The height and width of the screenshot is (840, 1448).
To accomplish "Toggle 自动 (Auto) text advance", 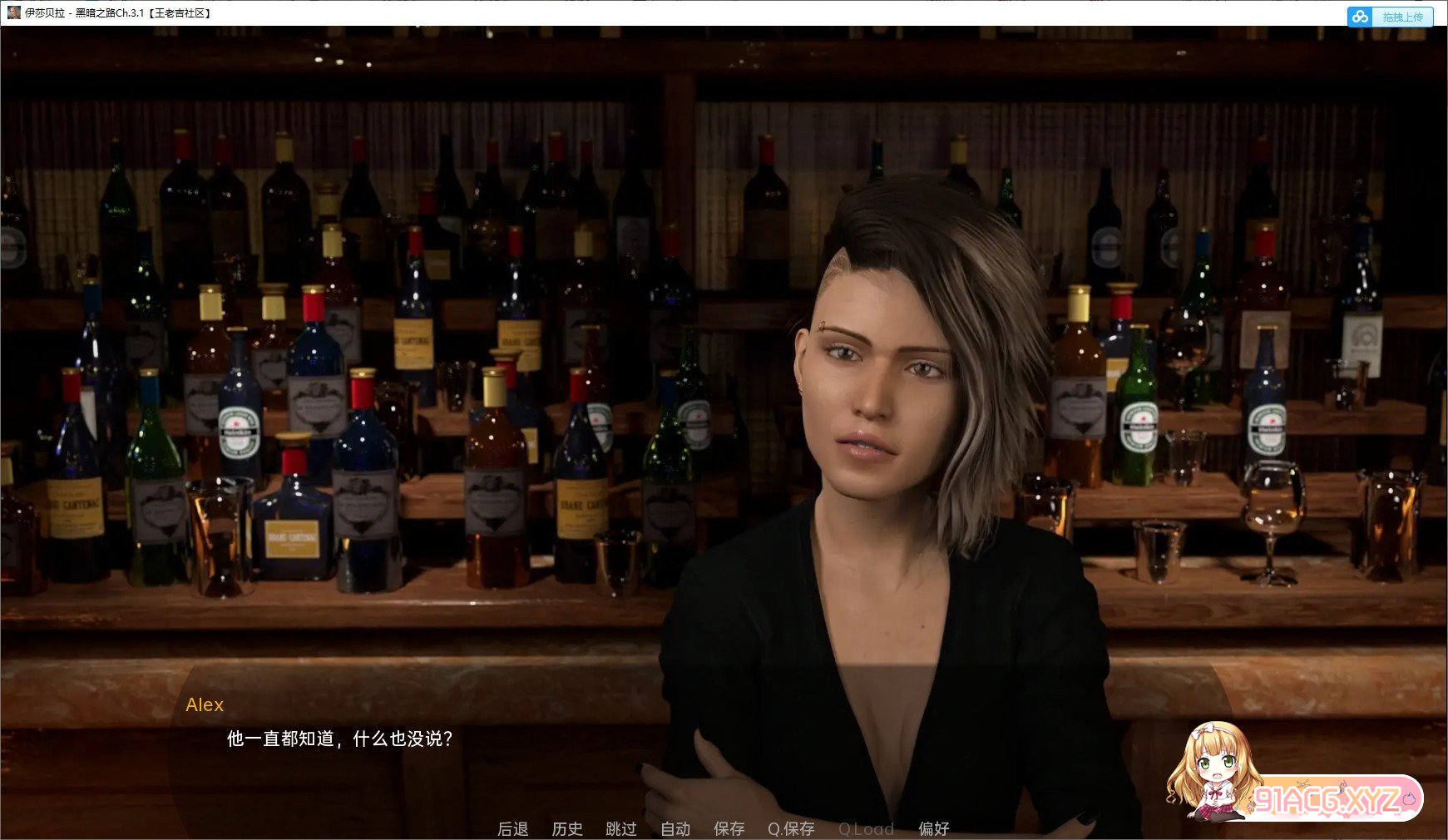I will click(675, 828).
